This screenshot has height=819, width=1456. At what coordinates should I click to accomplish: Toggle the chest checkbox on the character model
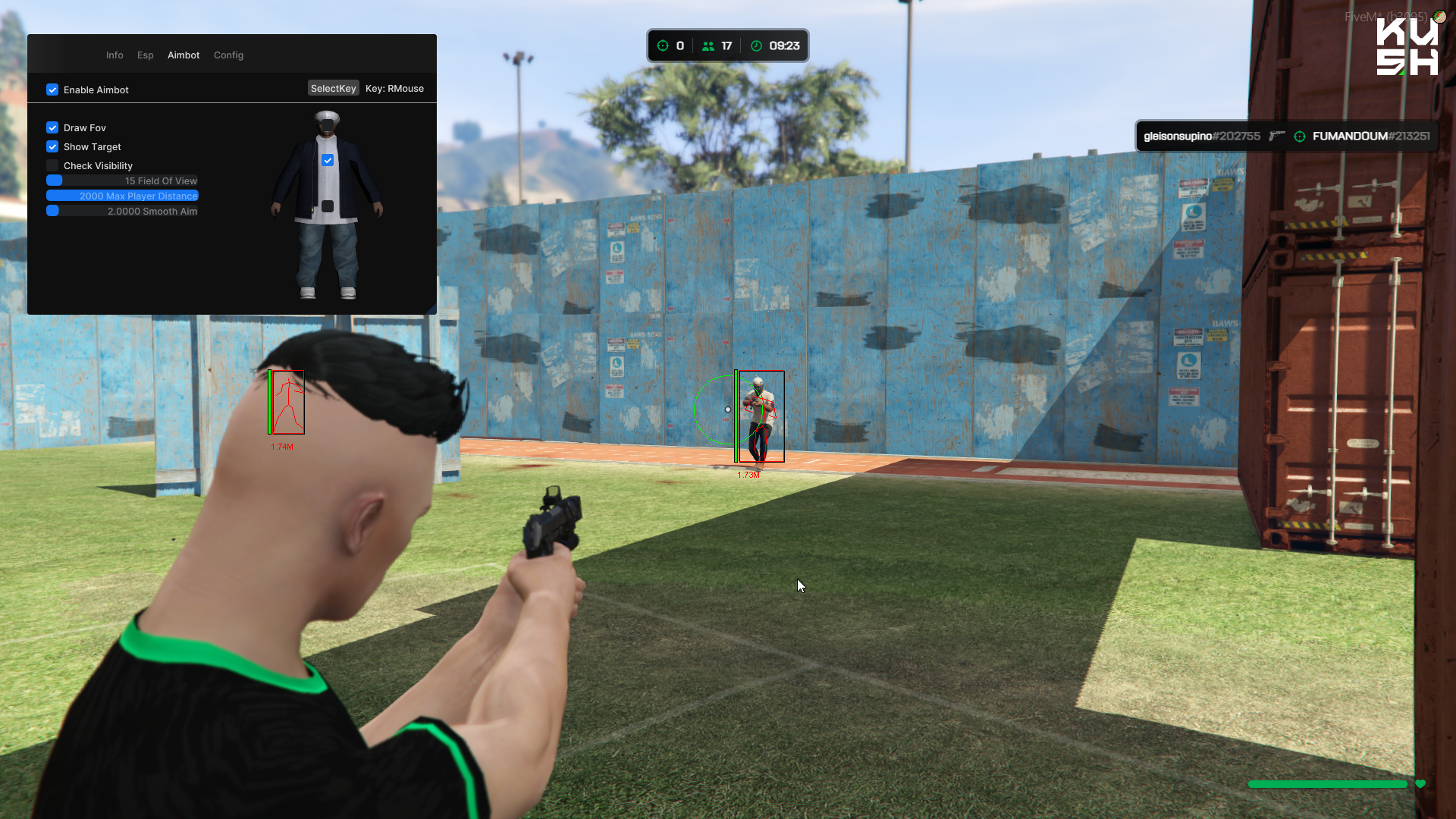[328, 160]
